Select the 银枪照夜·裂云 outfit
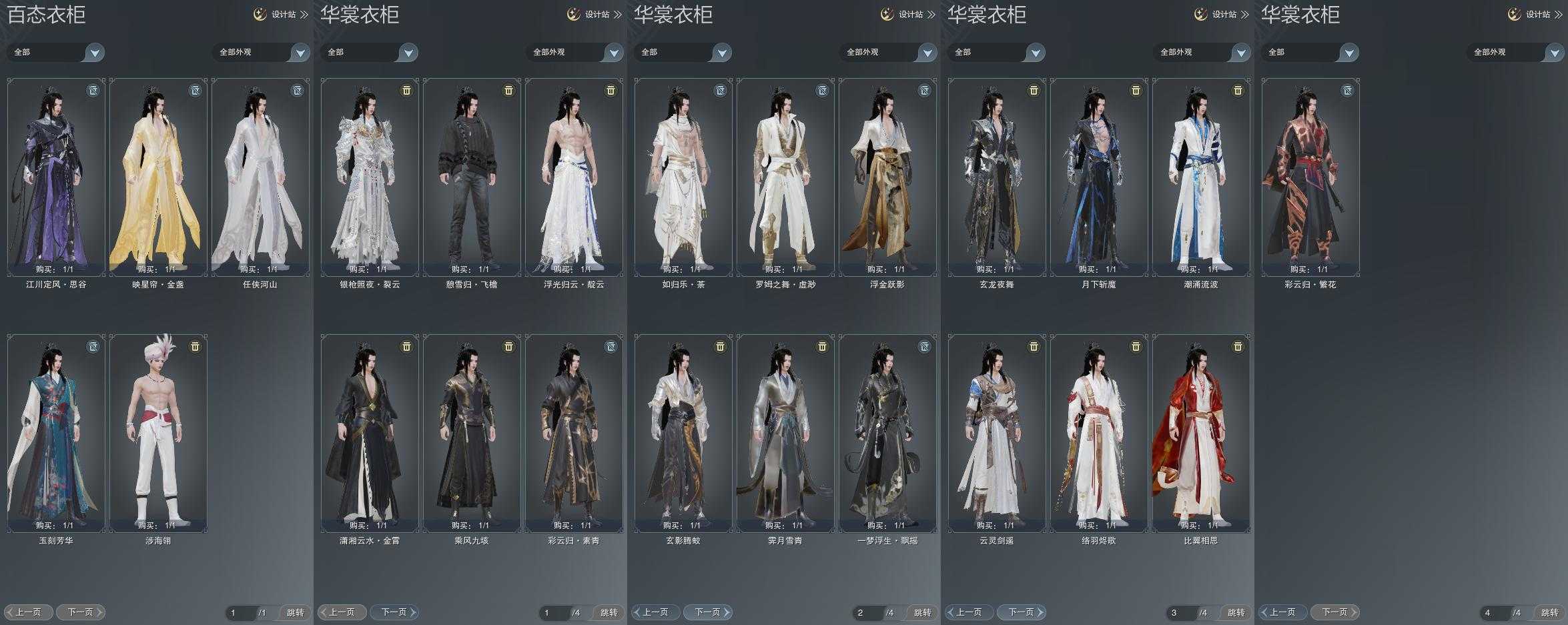The height and width of the screenshot is (625, 1568). [x=370, y=177]
